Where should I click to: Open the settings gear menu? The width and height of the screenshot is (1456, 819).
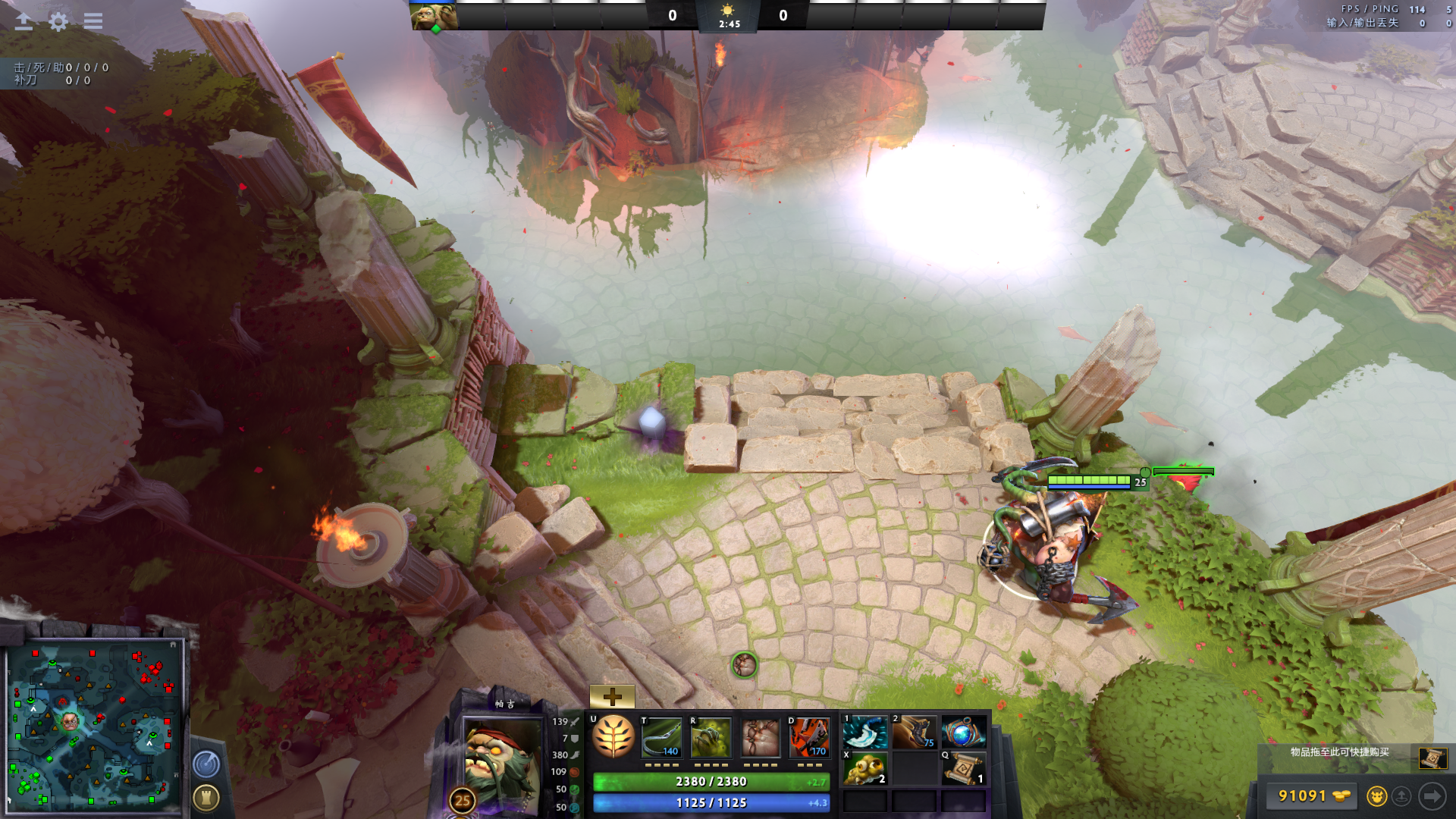coord(58,21)
